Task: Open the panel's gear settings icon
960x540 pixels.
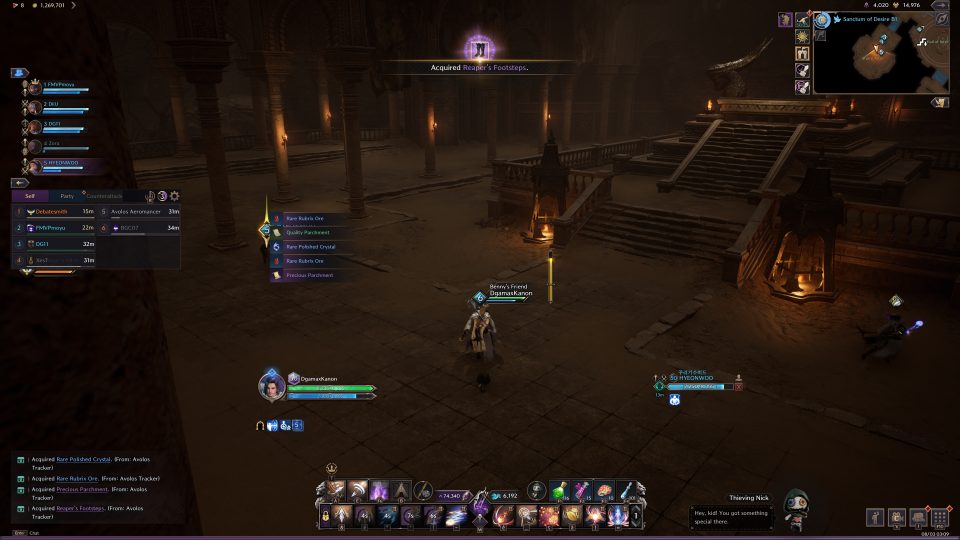Action: 174,196
